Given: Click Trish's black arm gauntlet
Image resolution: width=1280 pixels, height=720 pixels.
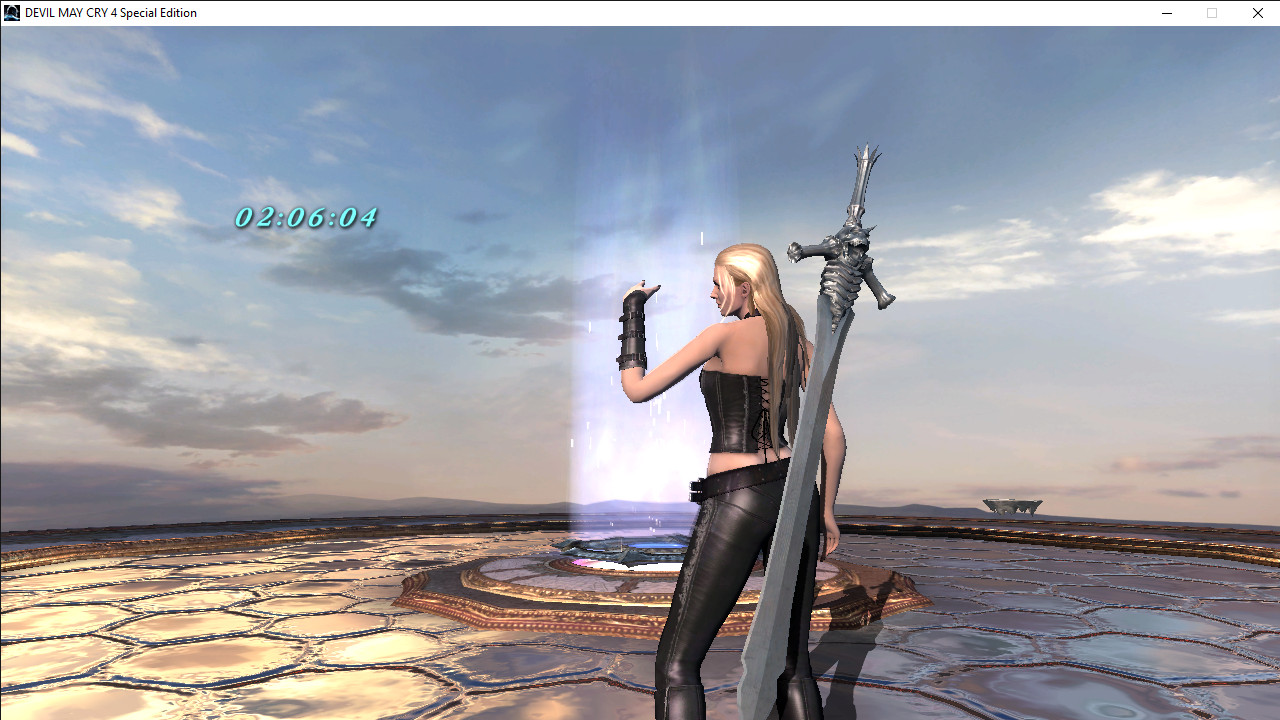Looking at the screenshot, I should (x=634, y=330).
